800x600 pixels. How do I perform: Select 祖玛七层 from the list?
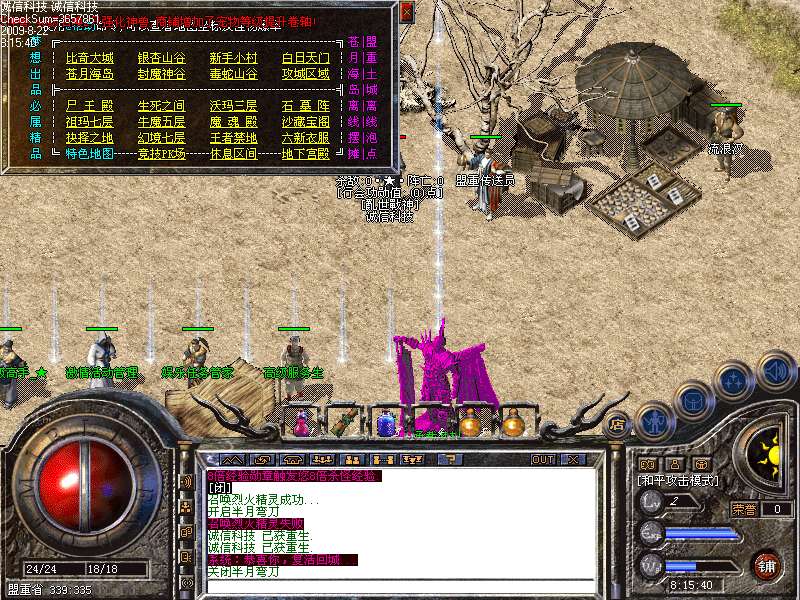click(x=90, y=121)
